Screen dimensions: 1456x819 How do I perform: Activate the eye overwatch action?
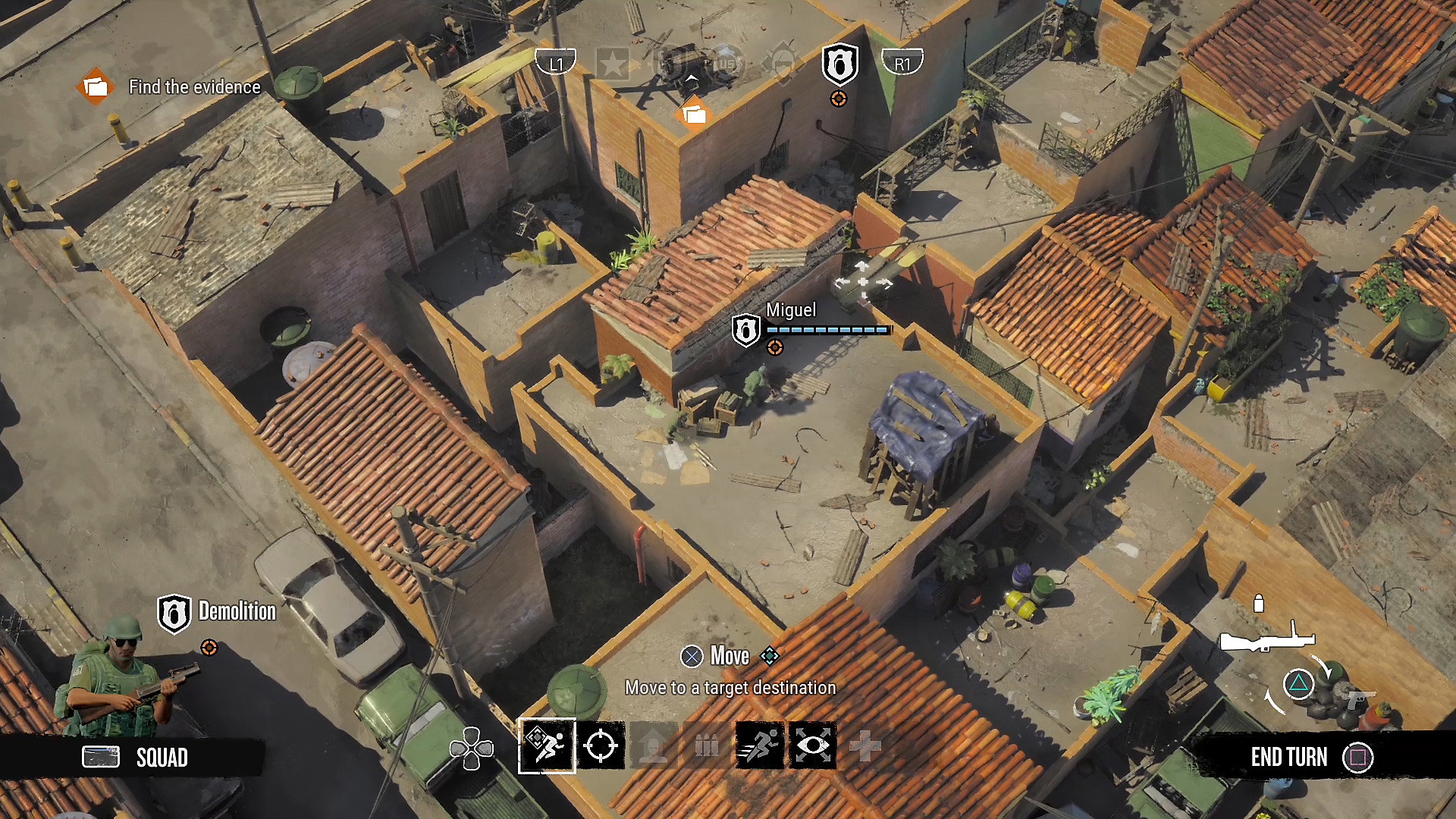(812, 746)
